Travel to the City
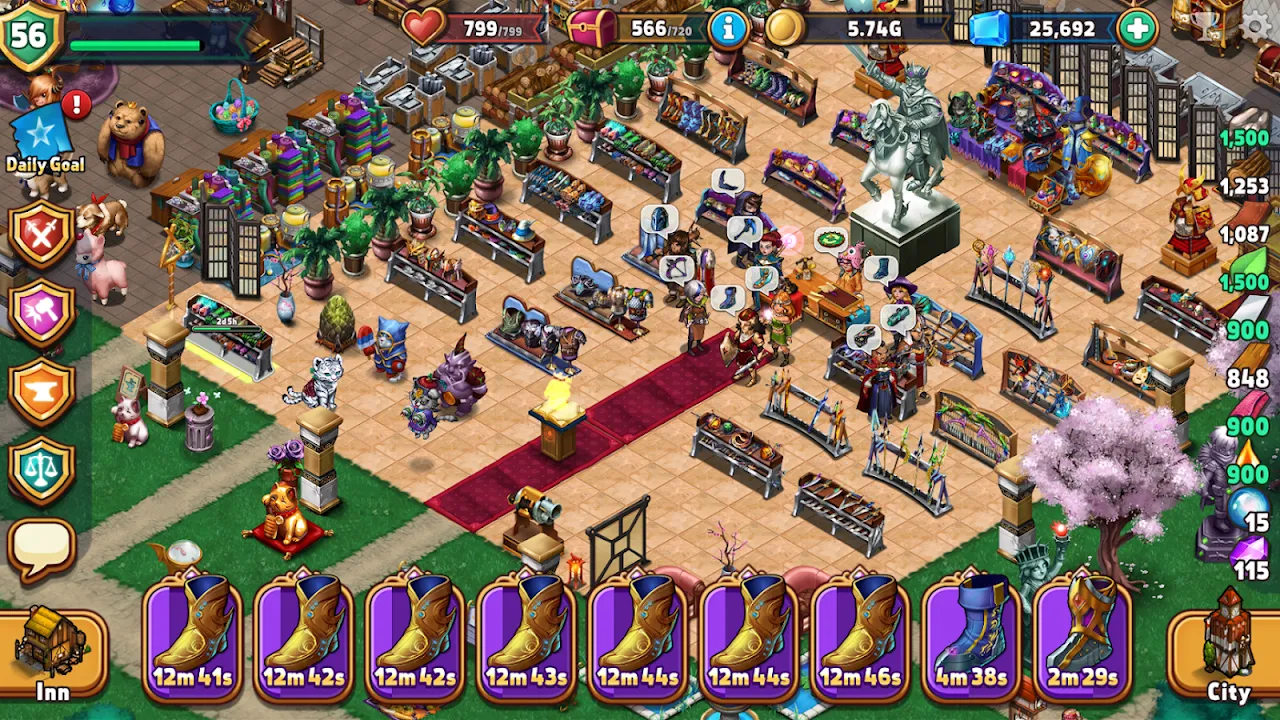1280x720 pixels. point(1228,650)
